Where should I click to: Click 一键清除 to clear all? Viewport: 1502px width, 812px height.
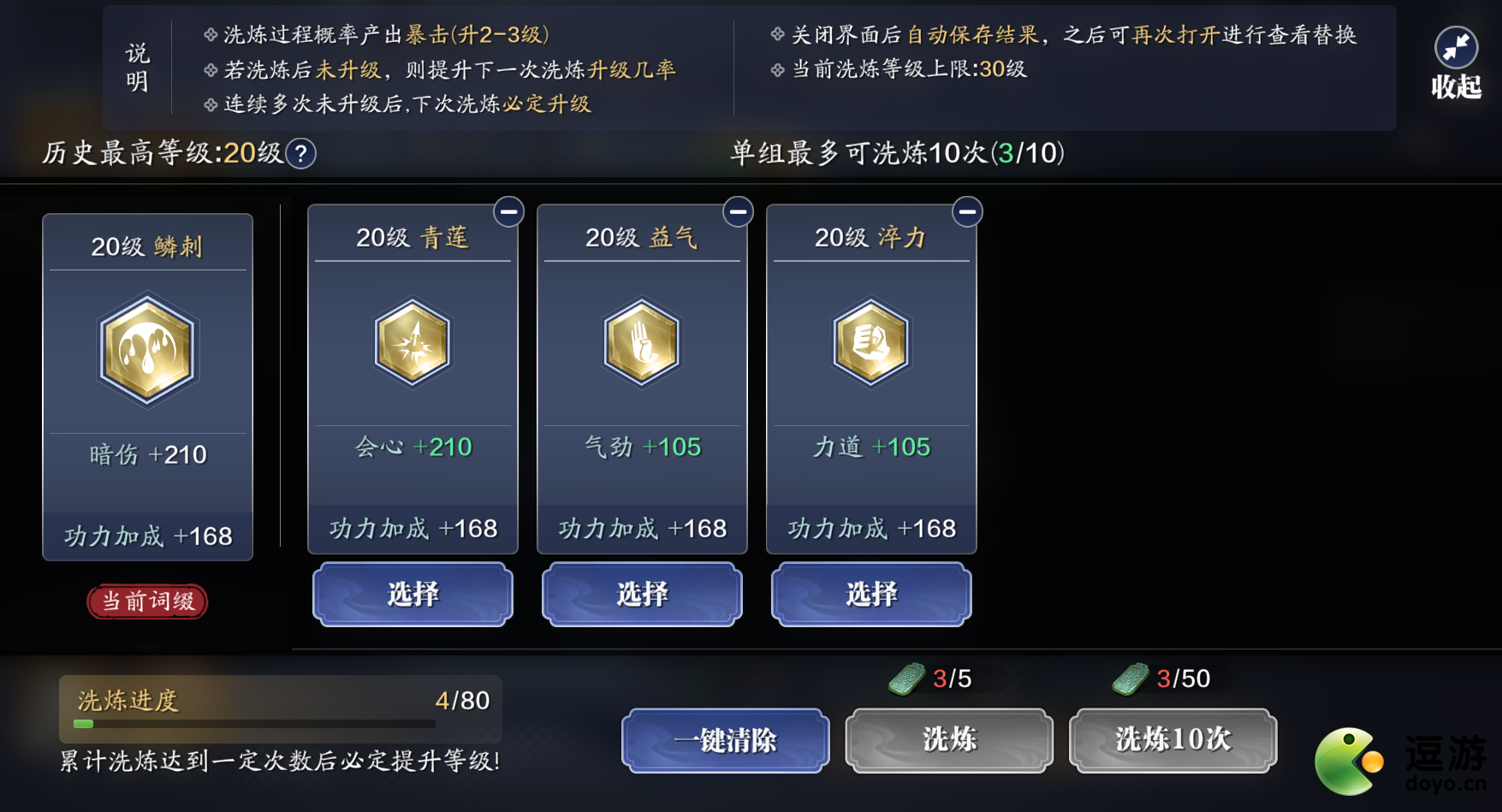(724, 741)
